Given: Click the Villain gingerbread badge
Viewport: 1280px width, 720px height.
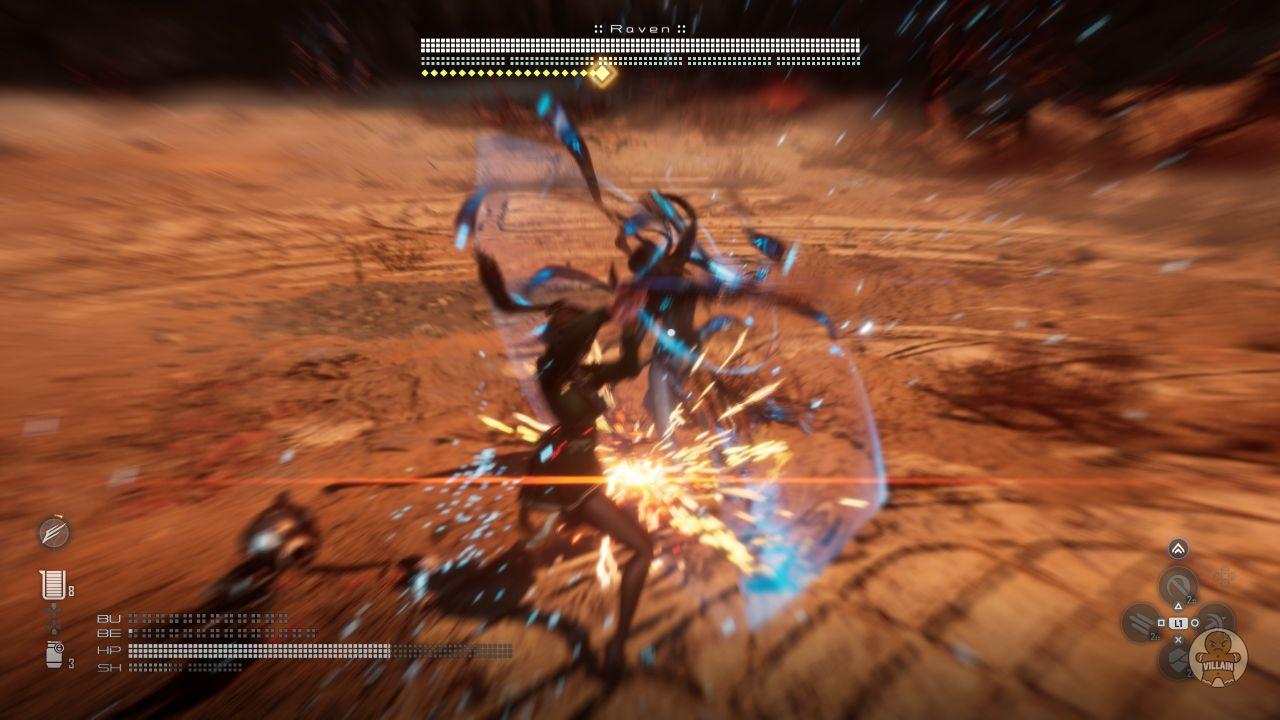Looking at the screenshot, I should [1218, 657].
